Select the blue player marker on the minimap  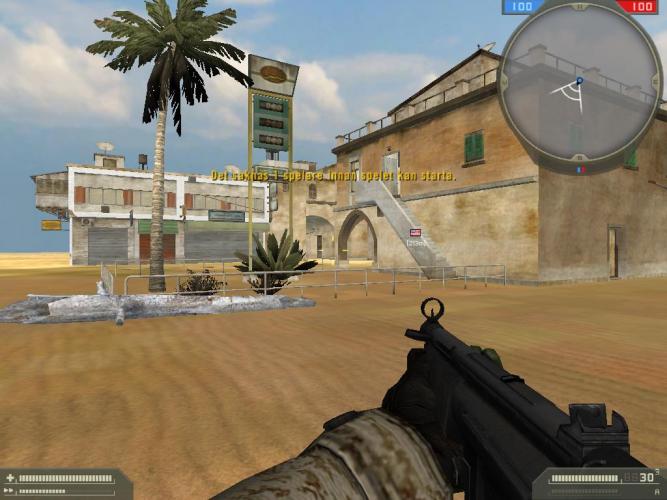click(x=578, y=80)
